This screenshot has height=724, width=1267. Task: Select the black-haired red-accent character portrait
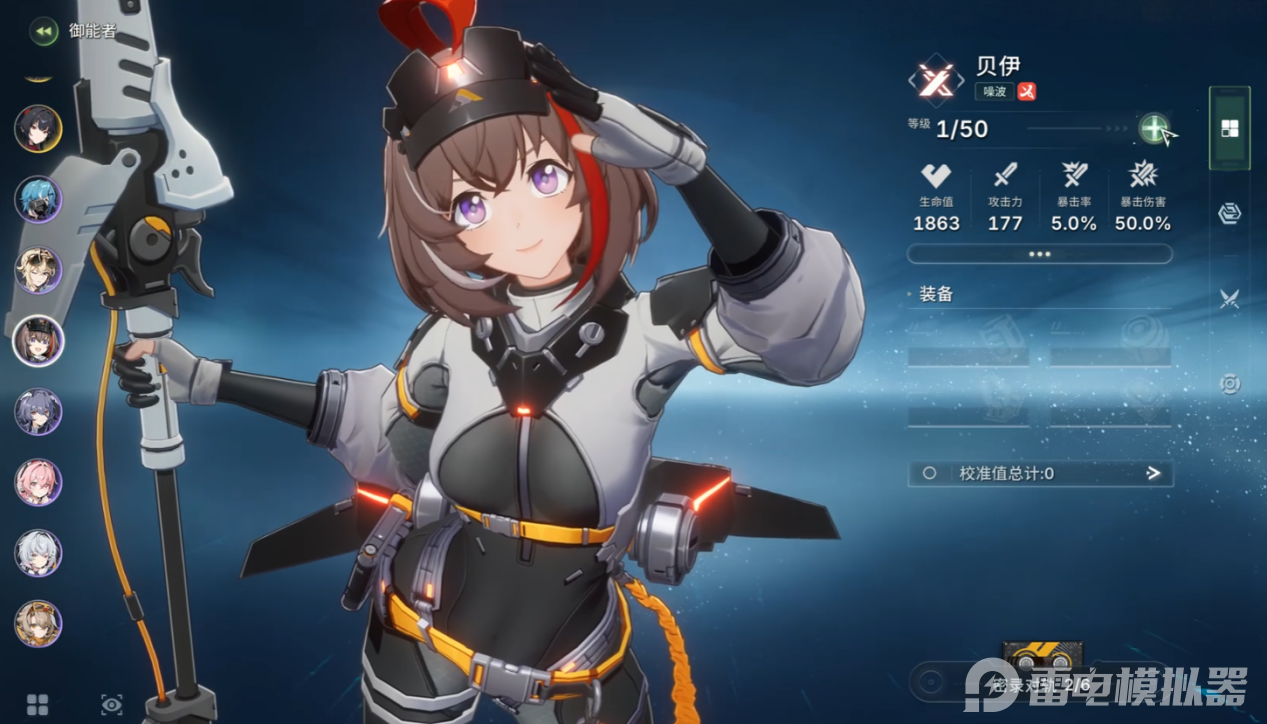tap(38, 129)
